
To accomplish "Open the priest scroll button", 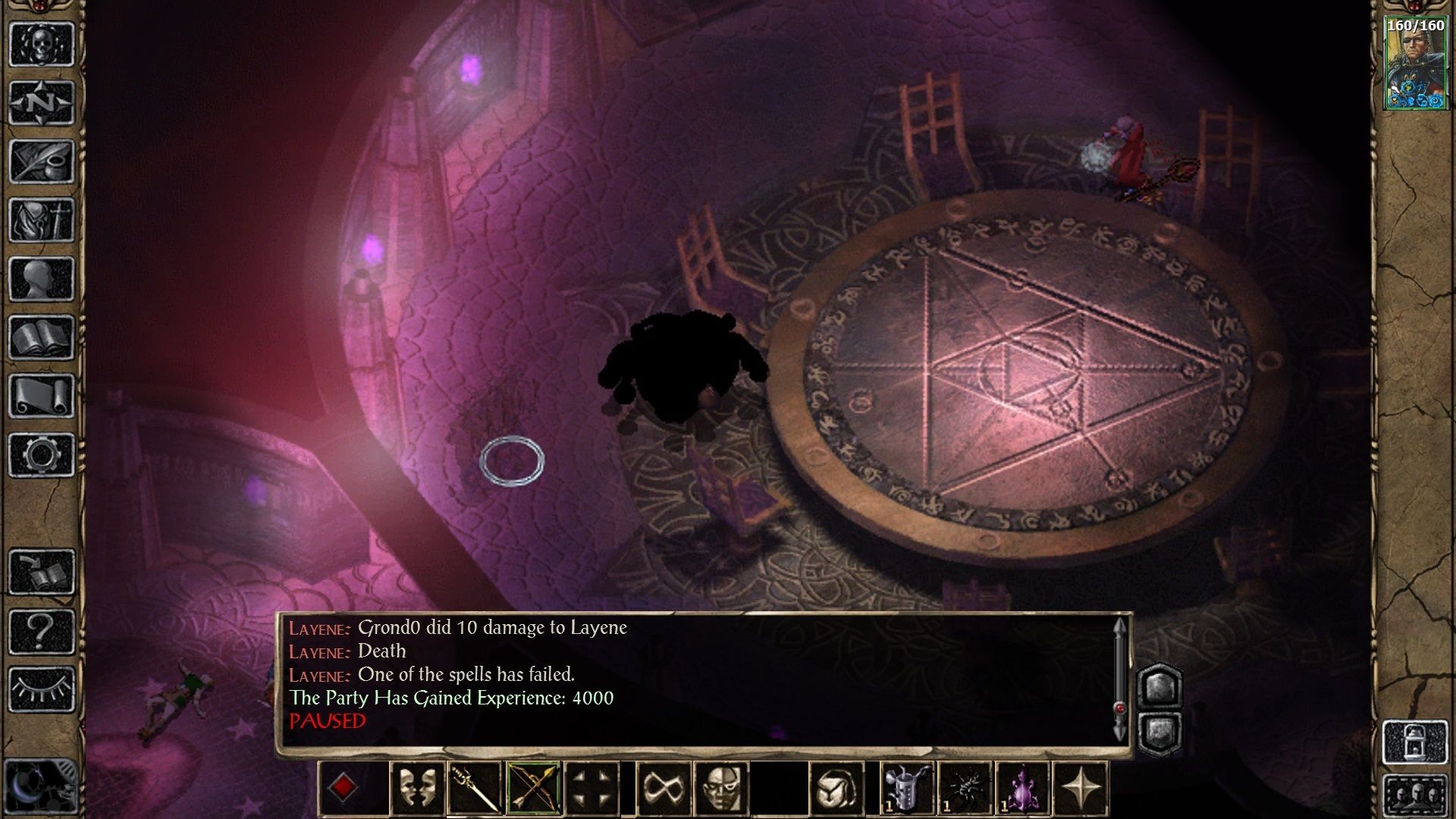I will click(x=42, y=396).
